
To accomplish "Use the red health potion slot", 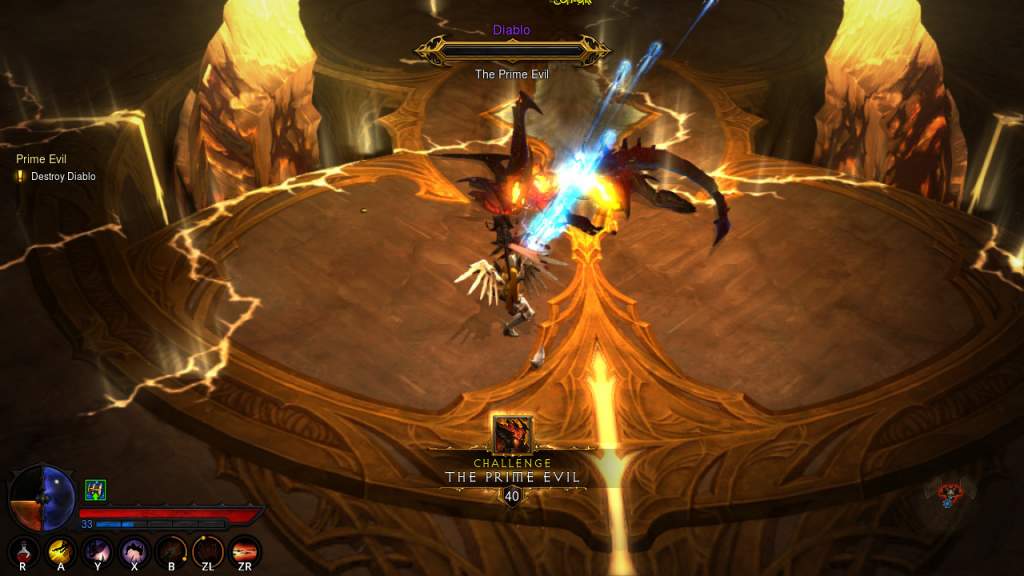I will click(x=23, y=549).
